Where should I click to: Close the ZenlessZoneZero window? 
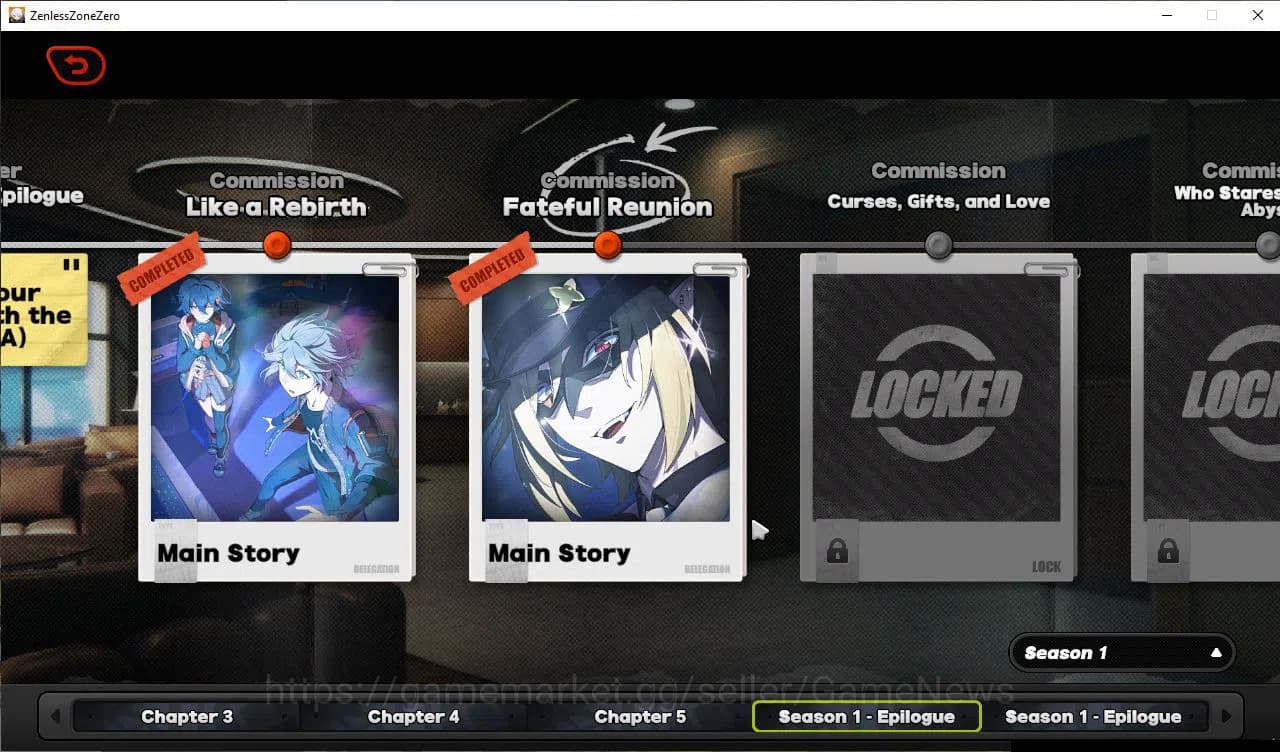pyautogui.click(x=1258, y=15)
